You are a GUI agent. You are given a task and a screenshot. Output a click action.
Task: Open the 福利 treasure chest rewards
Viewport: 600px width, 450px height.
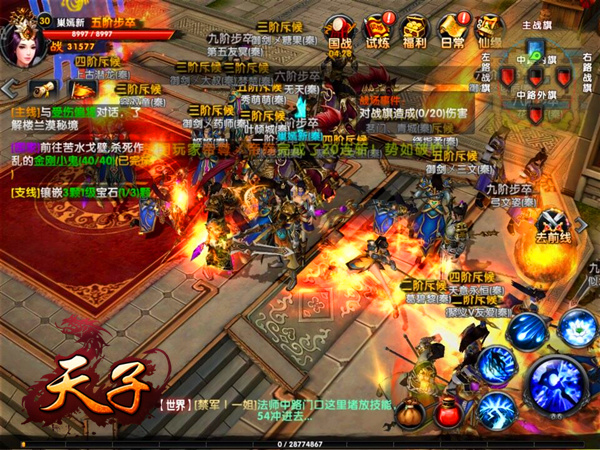point(414,29)
